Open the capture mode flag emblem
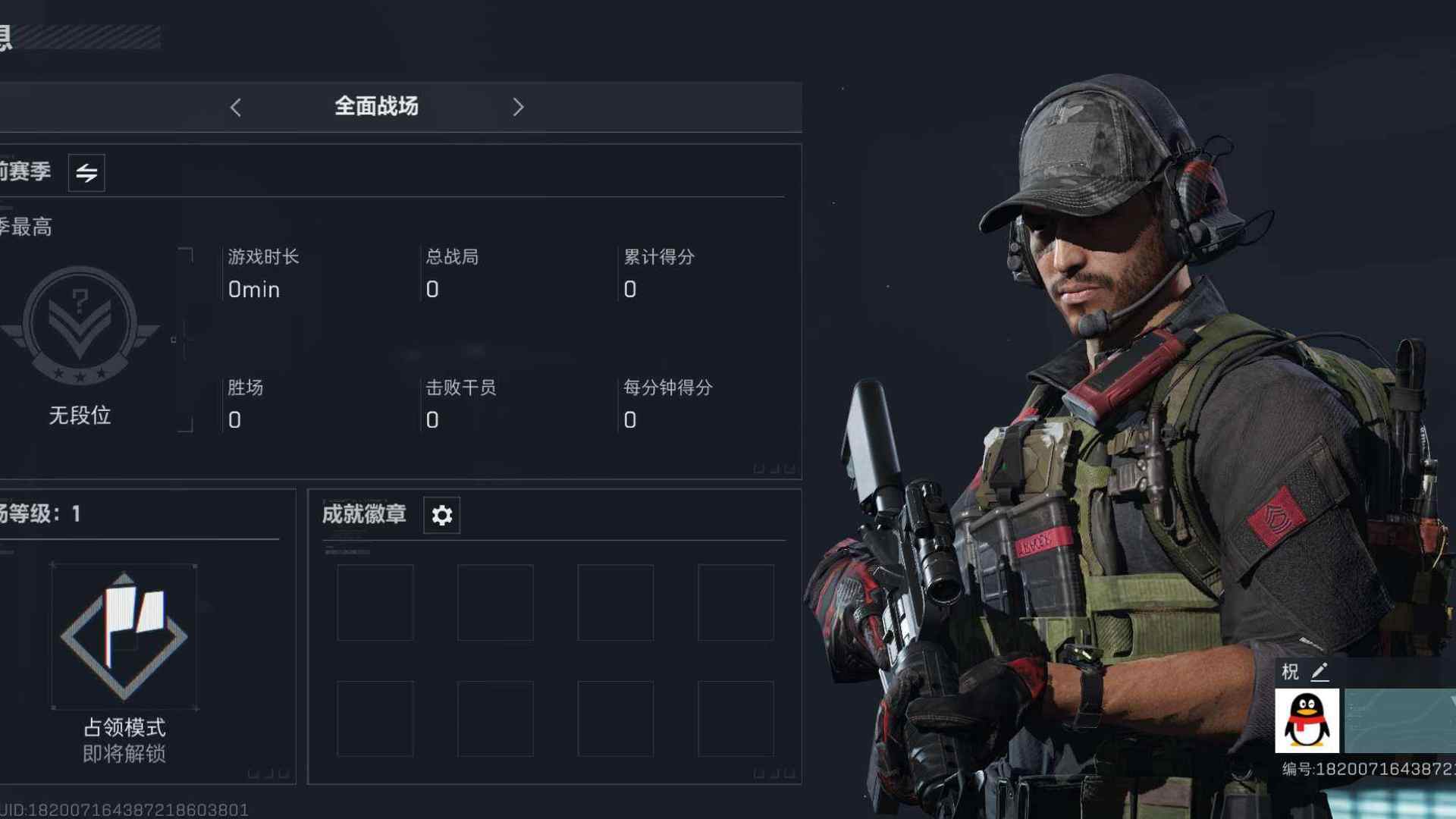Image resolution: width=1456 pixels, height=819 pixels. click(x=124, y=635)
